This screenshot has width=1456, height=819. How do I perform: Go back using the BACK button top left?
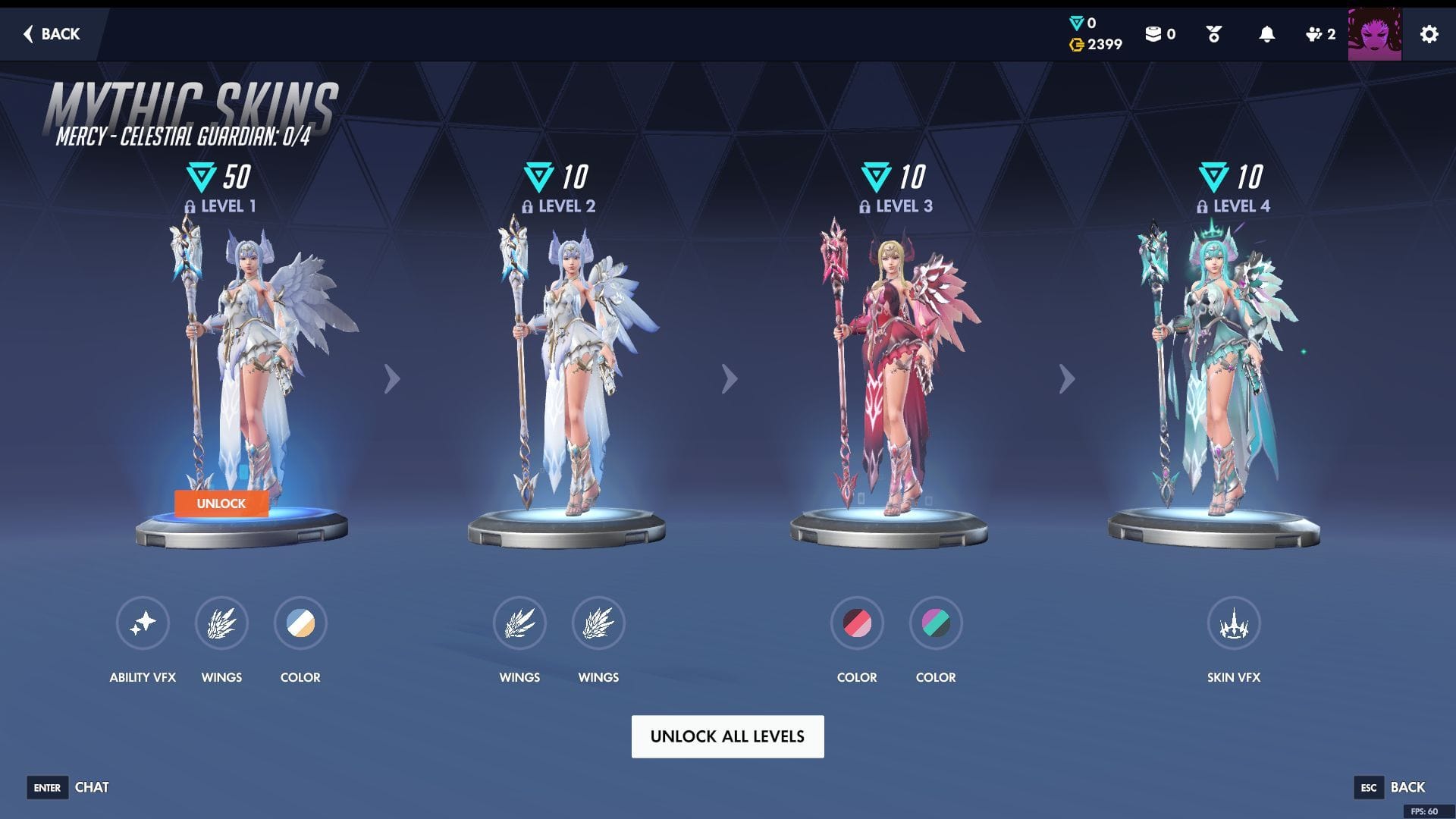pyautogui.click(x=50, y=34)
